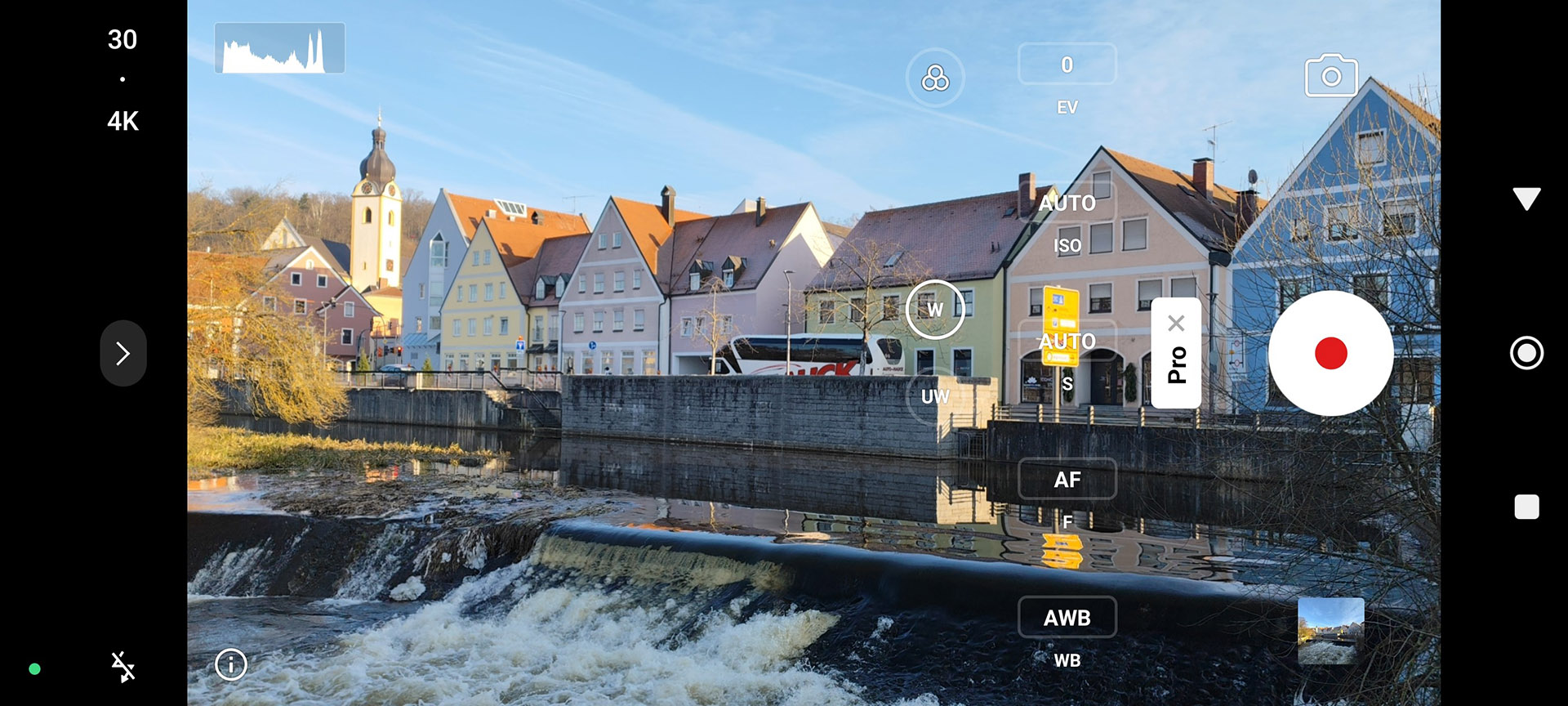Open the color filters icon
This screenshot has height=706, width=1568.
935,78
